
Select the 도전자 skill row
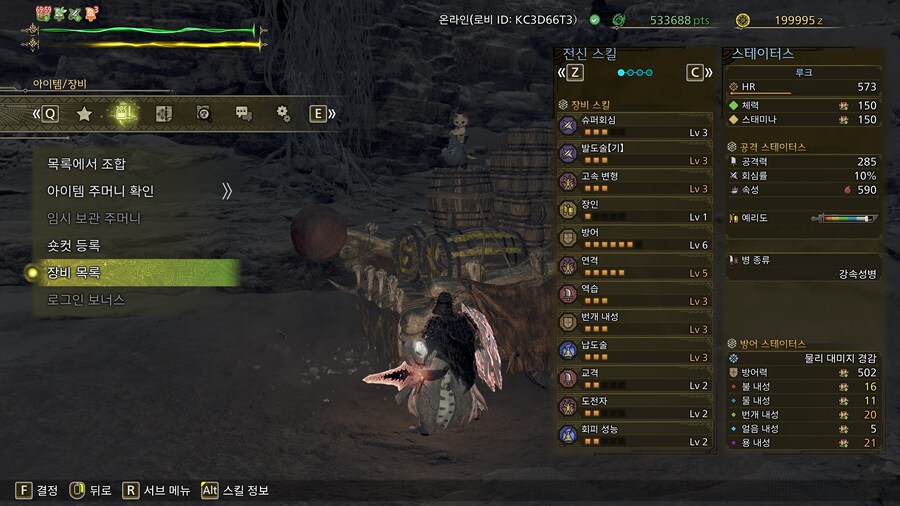tap(635, 406)
